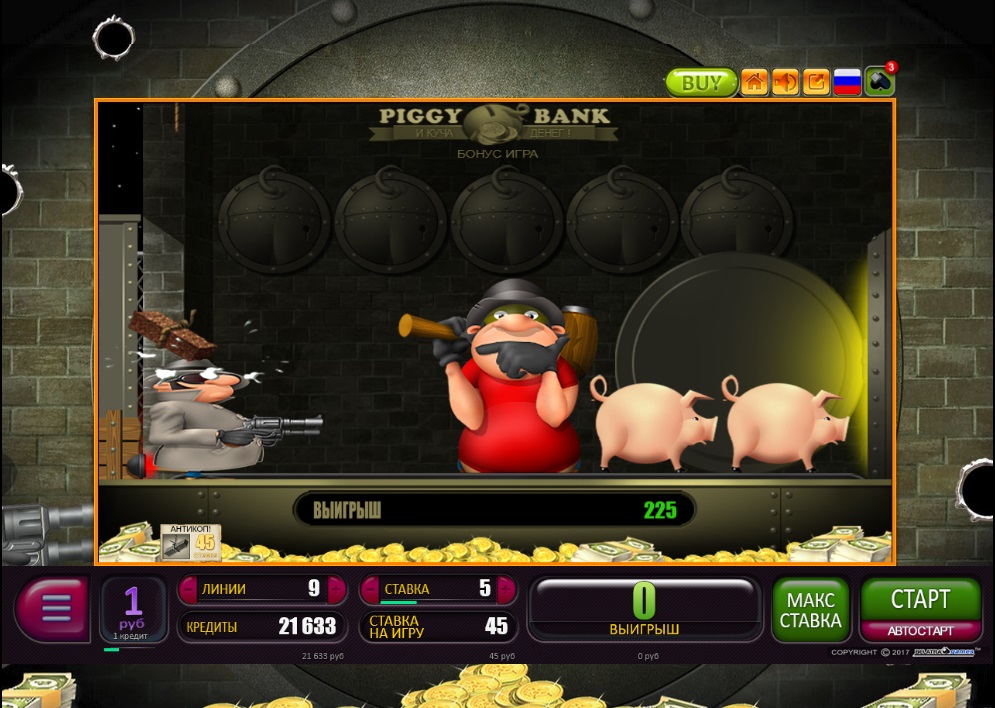Toggle sound with the speaker icon
The height and width of the screenshot is (708, 995).
click(x=785, y=83)
